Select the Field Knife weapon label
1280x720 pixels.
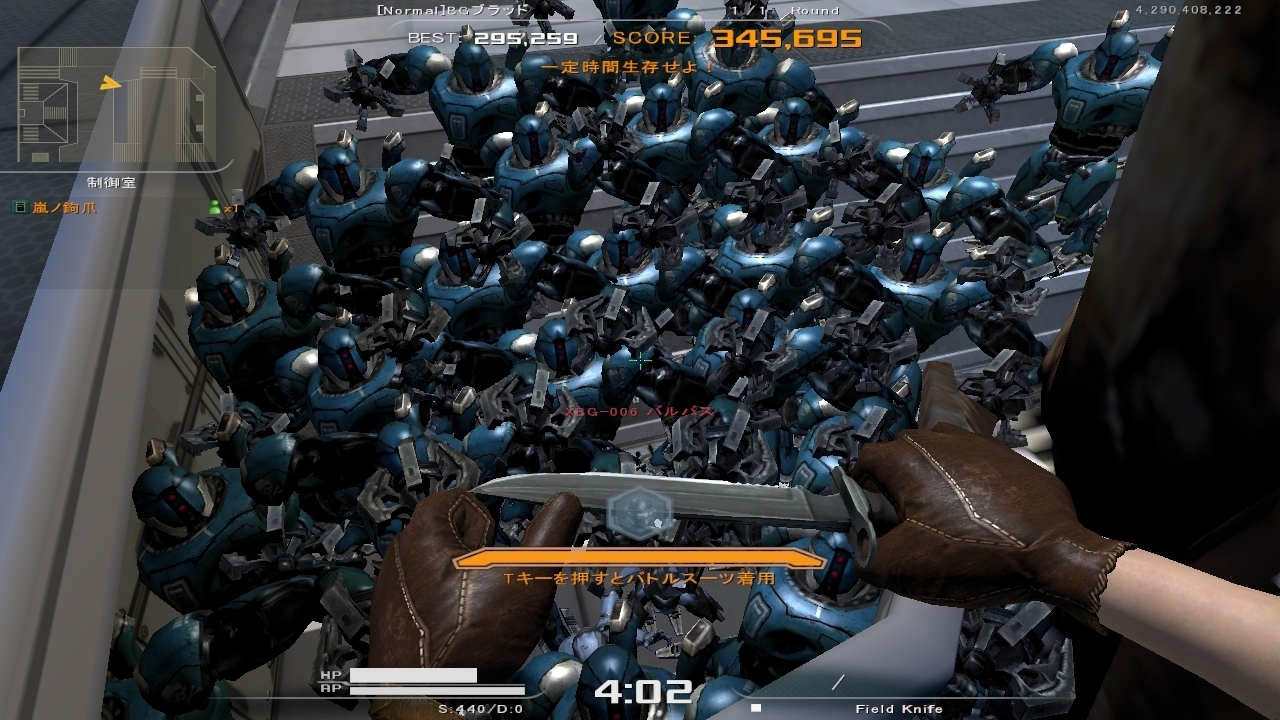coord(898,709)
